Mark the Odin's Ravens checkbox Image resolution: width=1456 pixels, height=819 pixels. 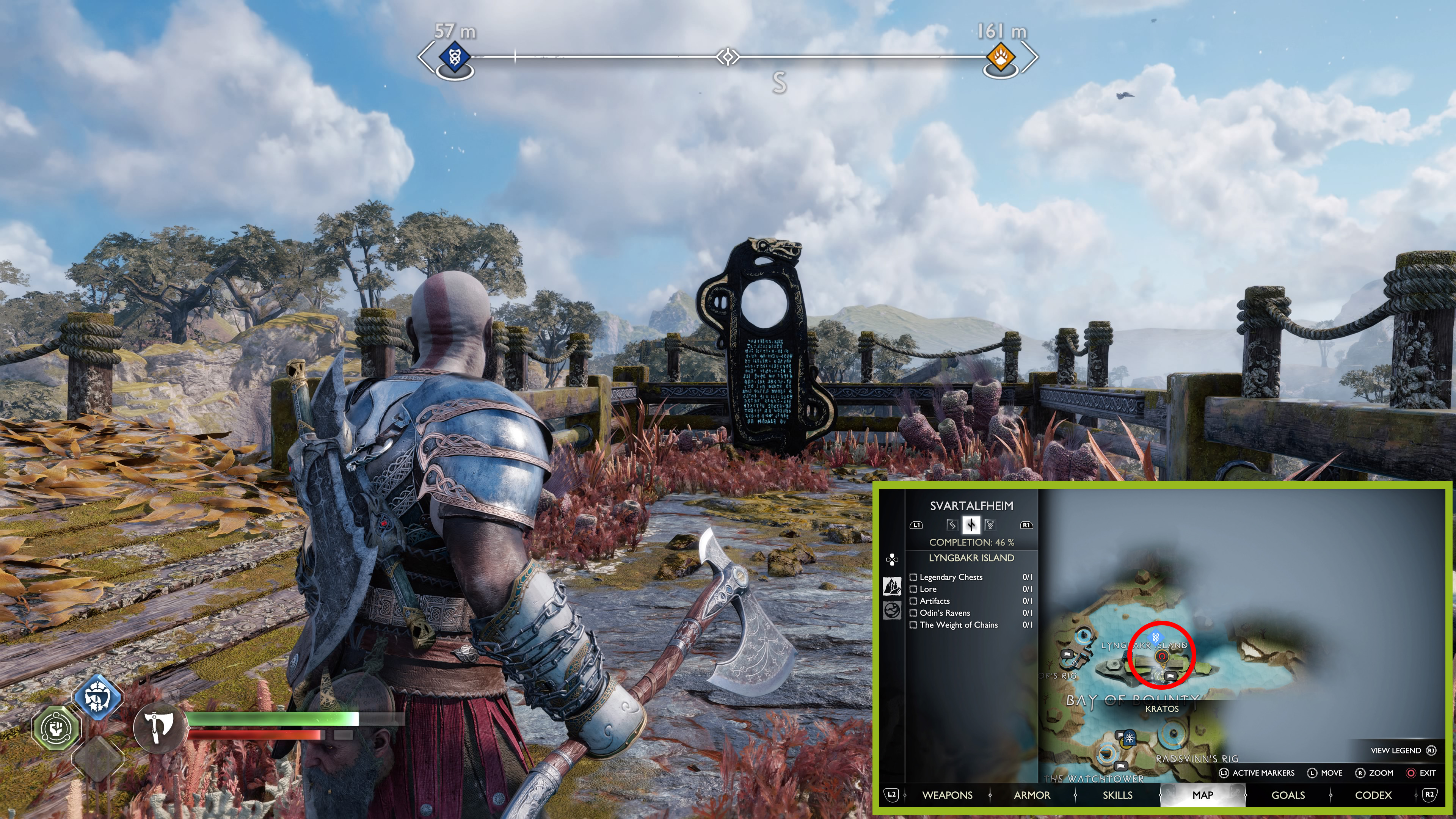pyautogui.click(x=913, y=613)
